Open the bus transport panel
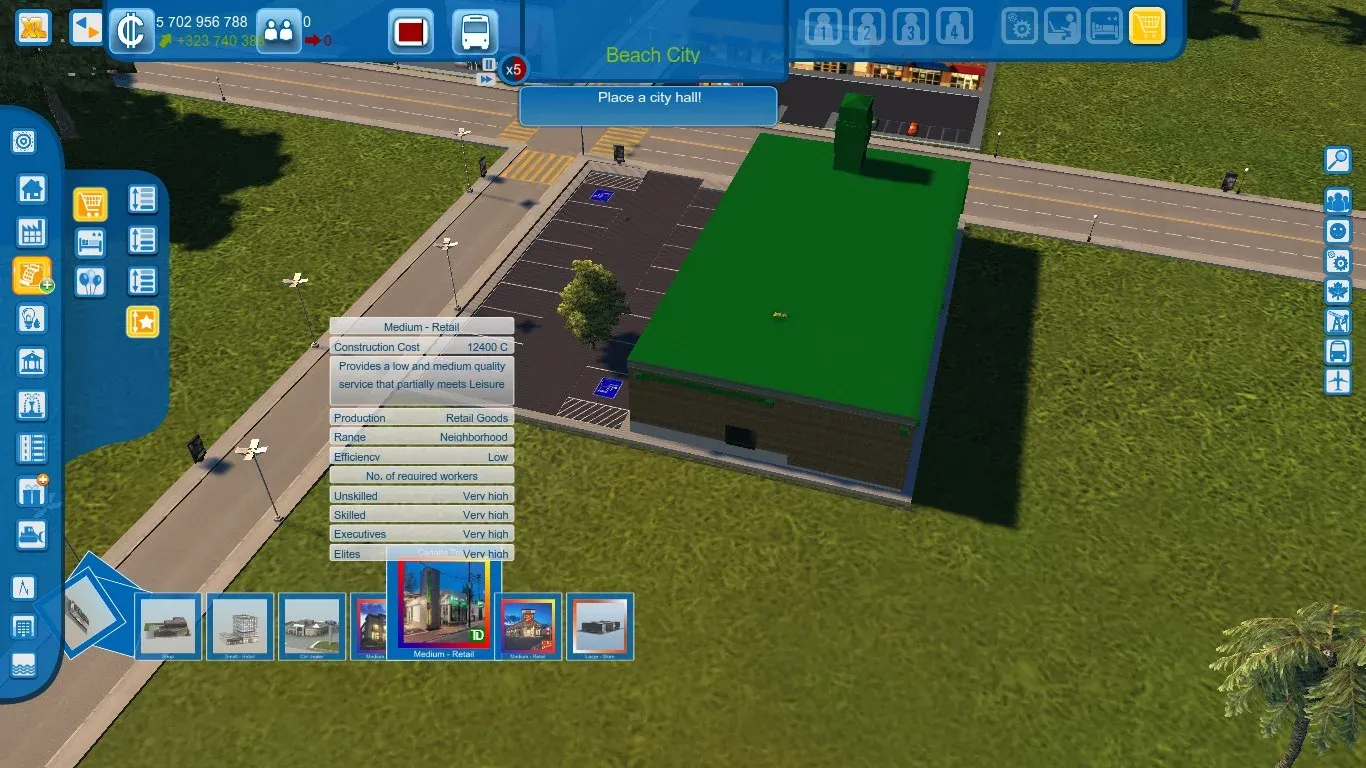This screenshot has height=768, width=1366. [x=475, y=32]
